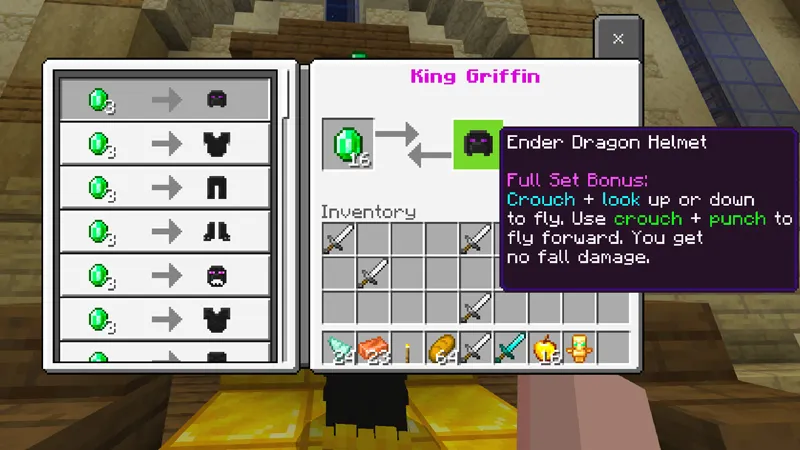The image size is (800, 450).
Task: Select the golden apple stack in hotbar
Action: (545, 348)
